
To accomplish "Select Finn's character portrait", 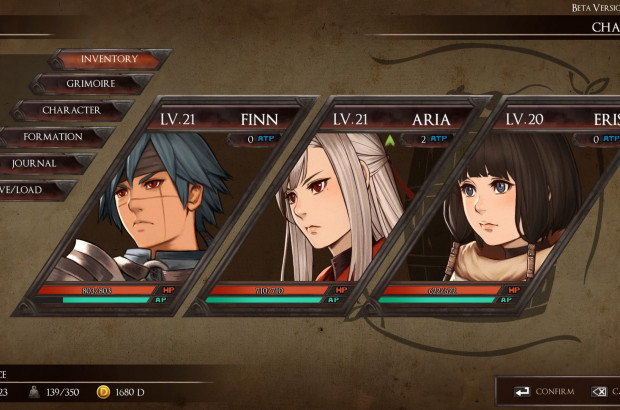I will click(172, 210).
